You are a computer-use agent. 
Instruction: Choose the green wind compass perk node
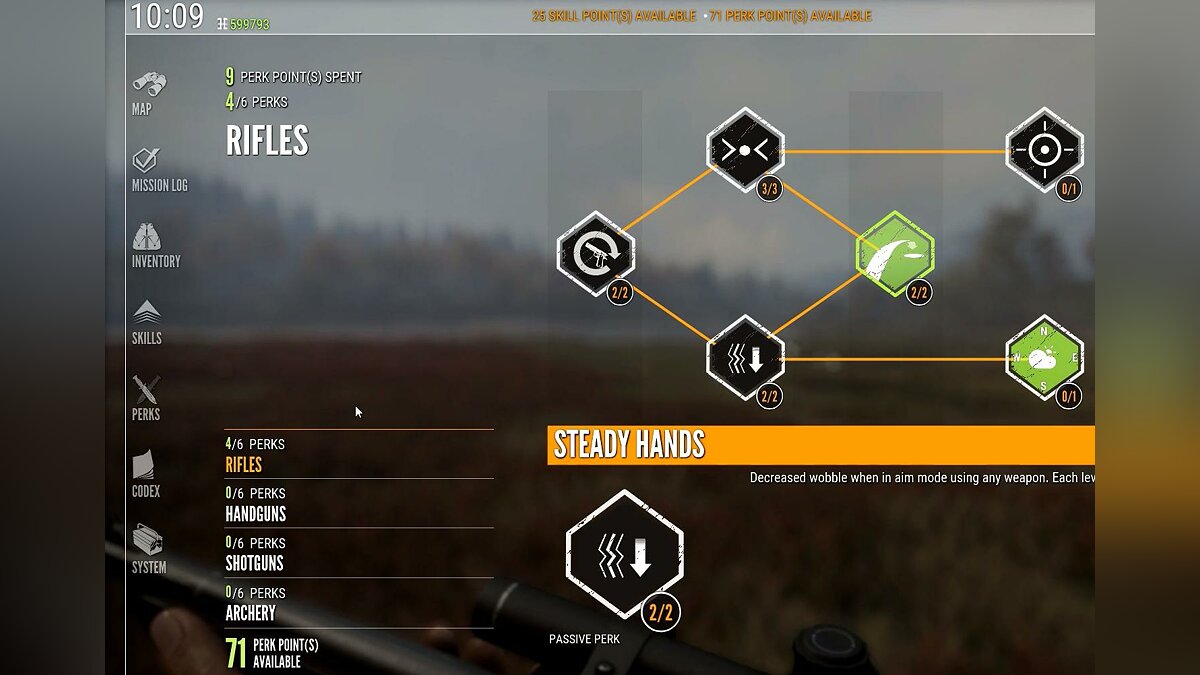(1044, 358)
